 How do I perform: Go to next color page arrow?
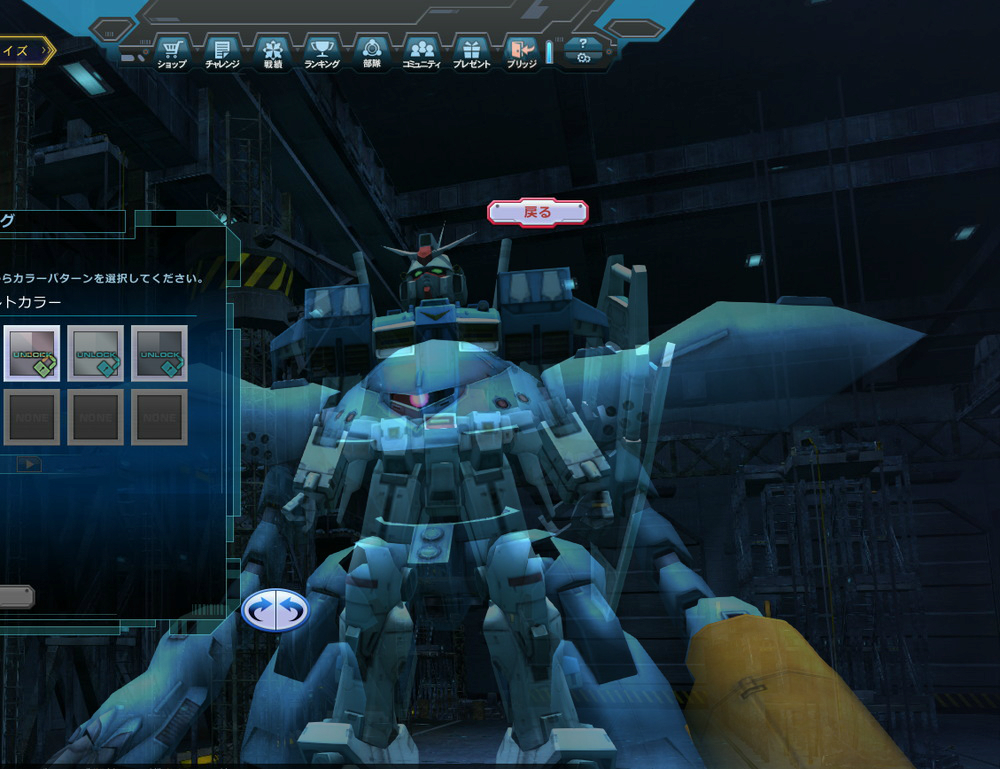tap(29, 464)
